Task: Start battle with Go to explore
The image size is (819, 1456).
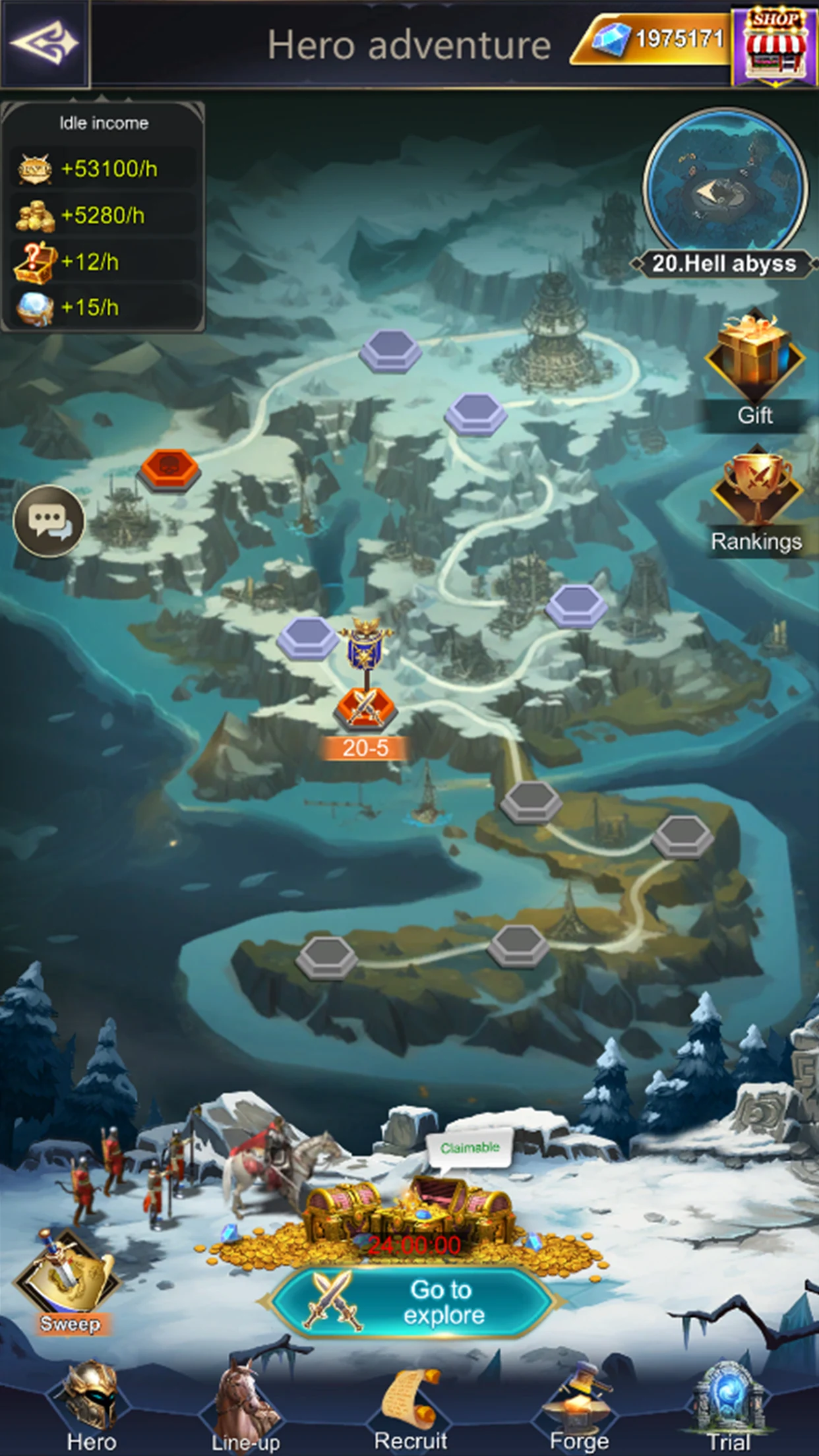Action: (x=412, y=1302)
